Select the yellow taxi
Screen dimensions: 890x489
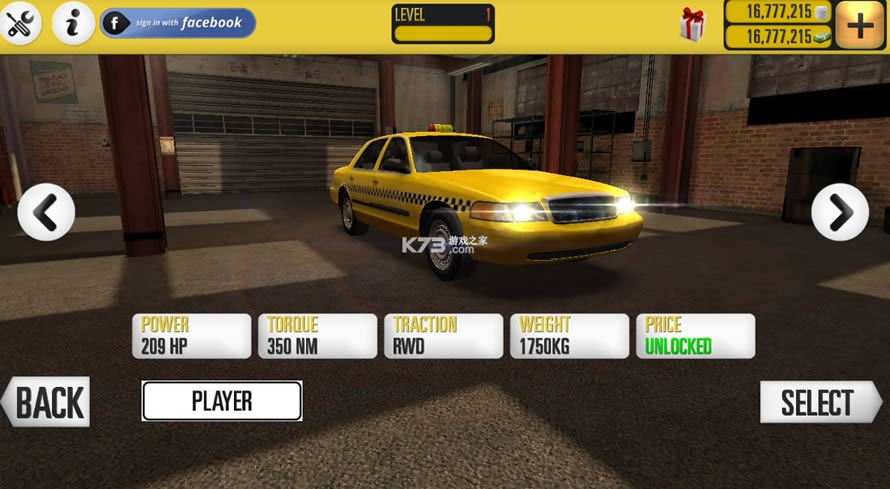(x=819, y=402)
